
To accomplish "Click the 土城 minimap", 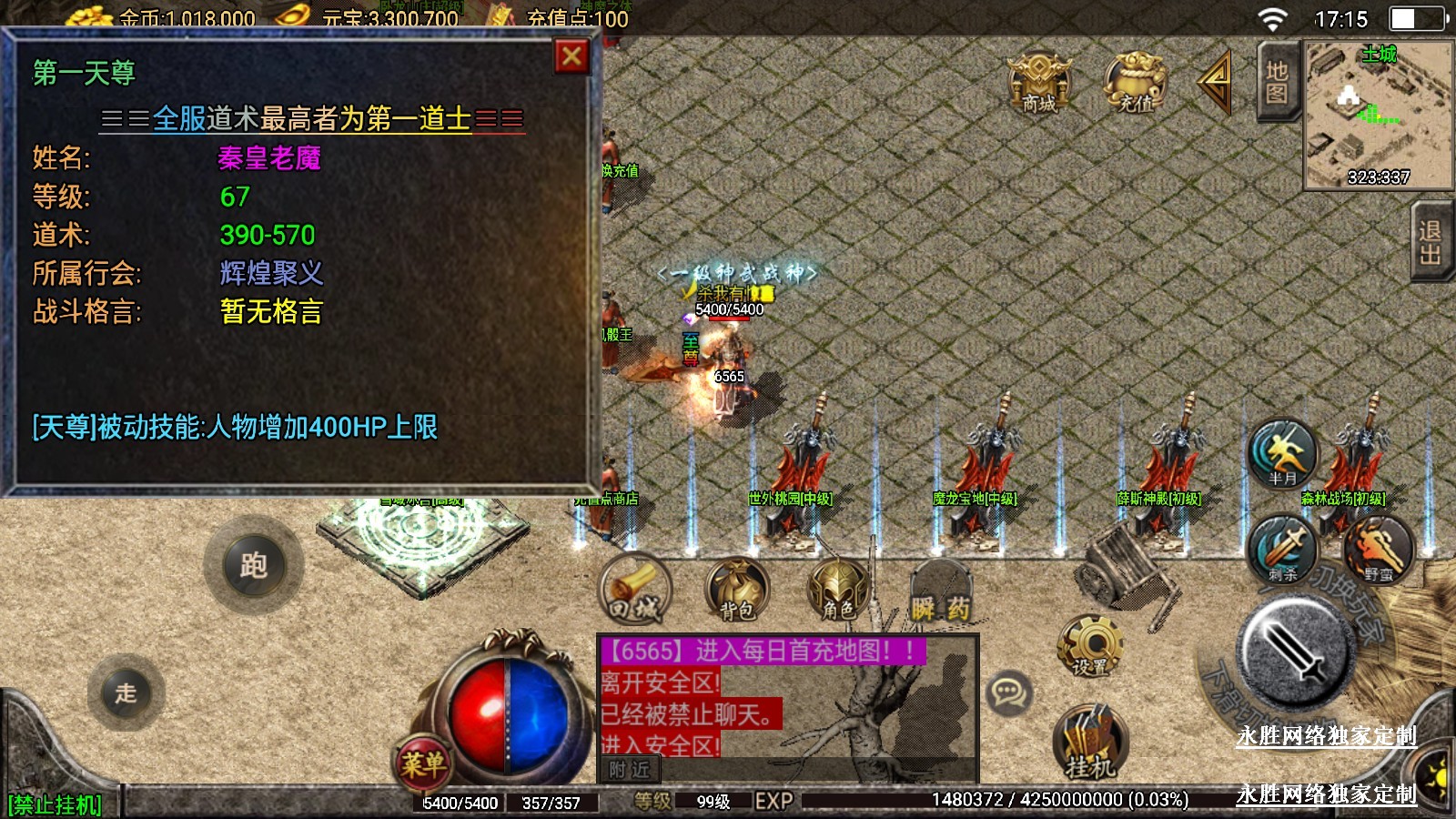I will click(1378, 115).
